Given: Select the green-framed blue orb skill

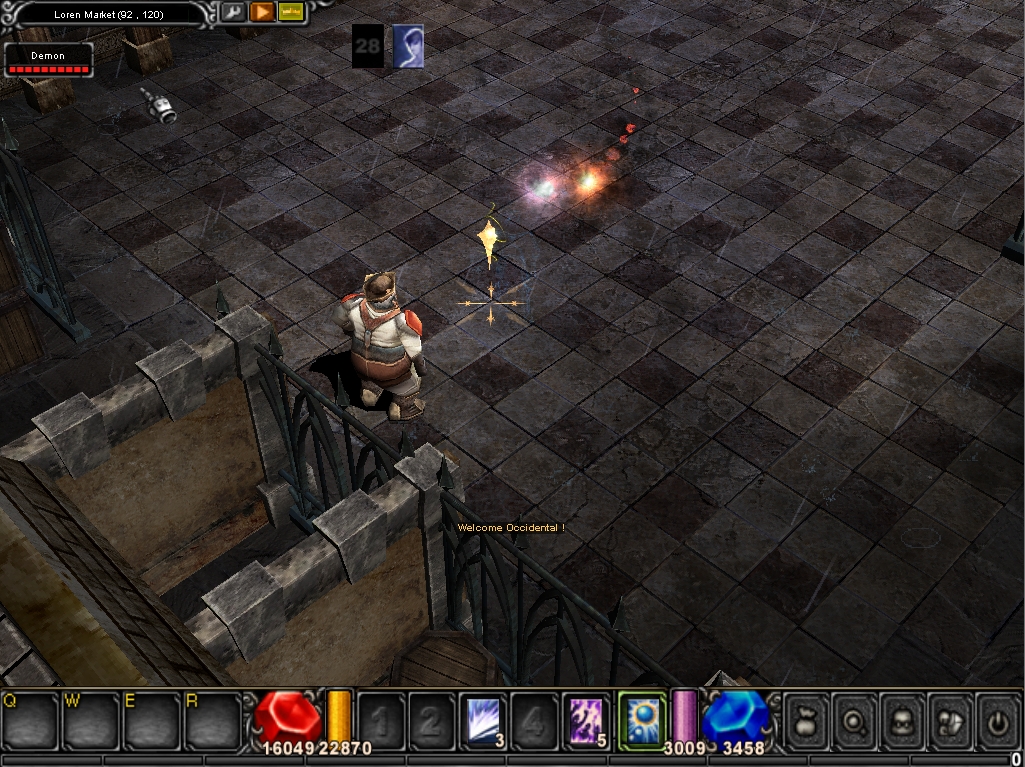Looking at the screenshot, I should (641, 719).
